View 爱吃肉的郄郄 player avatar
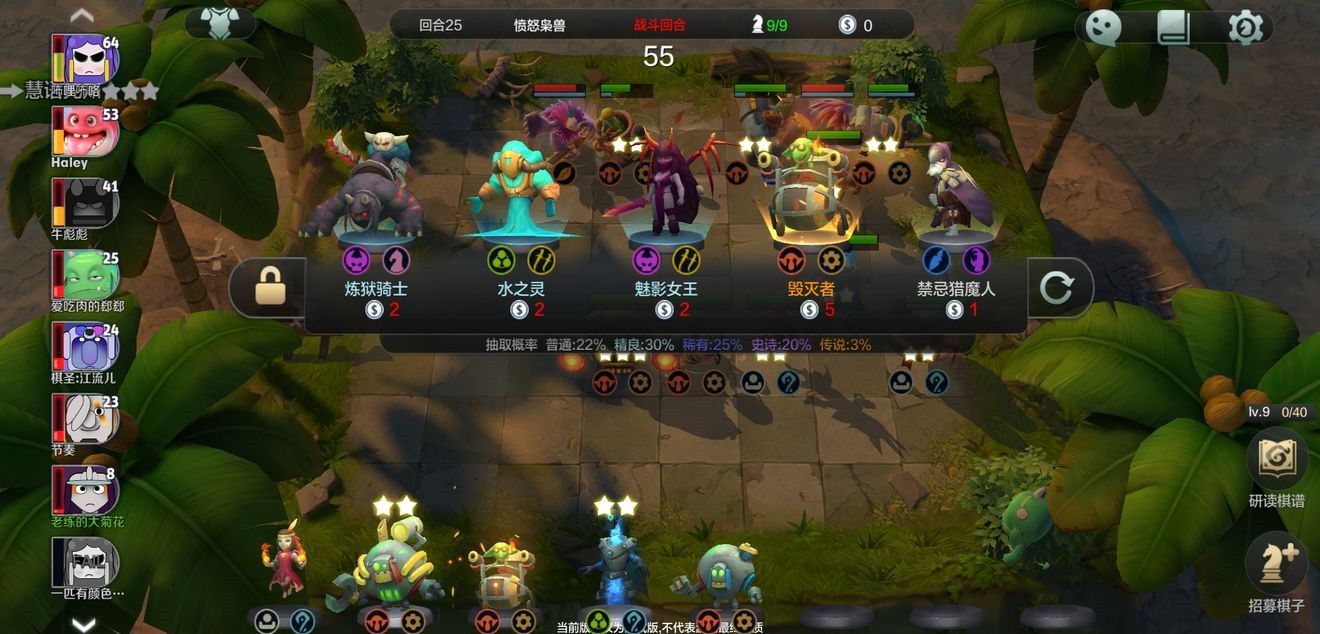This screenshot has width=1320, height=634. (87, 275)
